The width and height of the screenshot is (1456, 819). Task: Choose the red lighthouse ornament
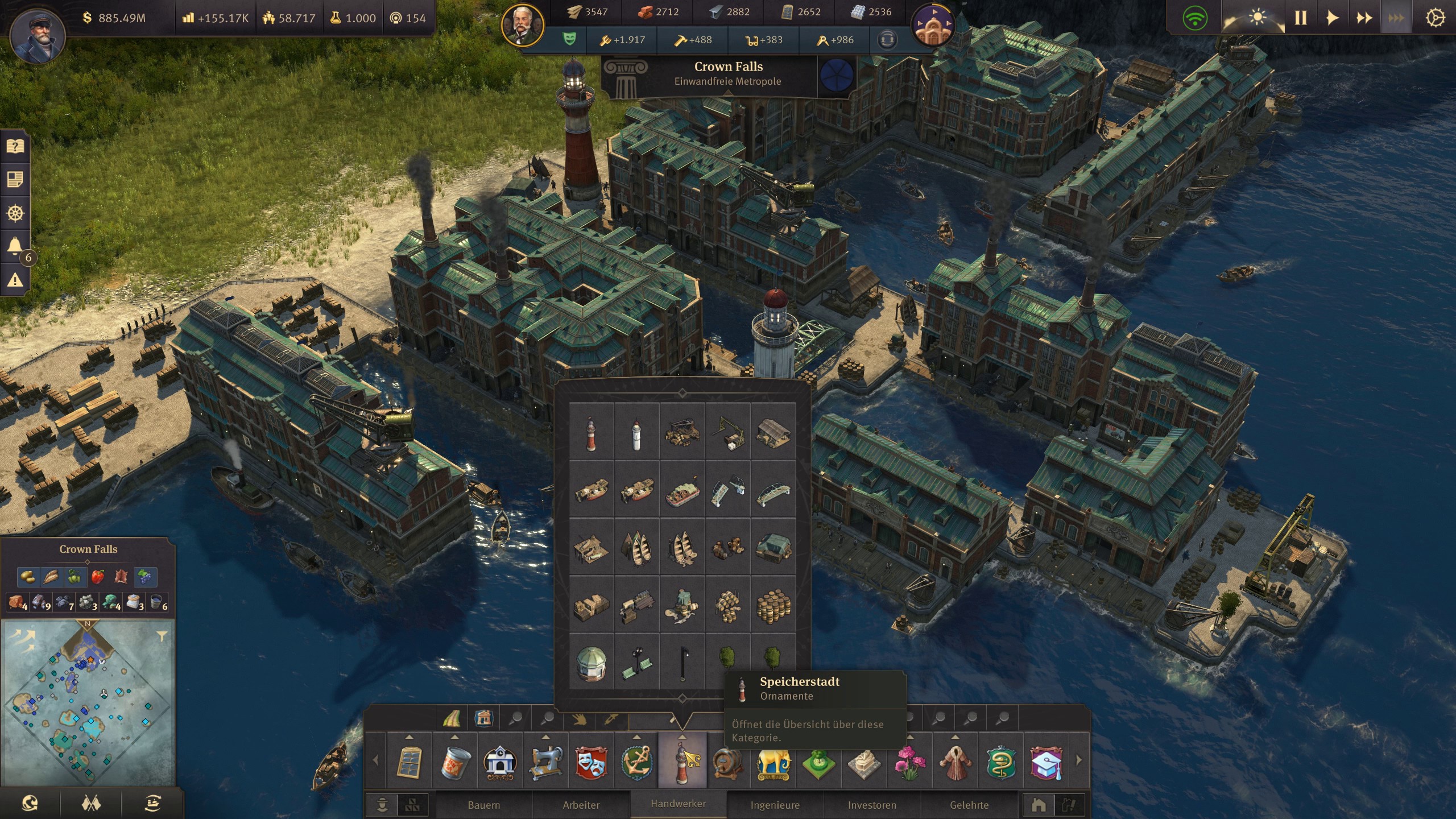591,432
